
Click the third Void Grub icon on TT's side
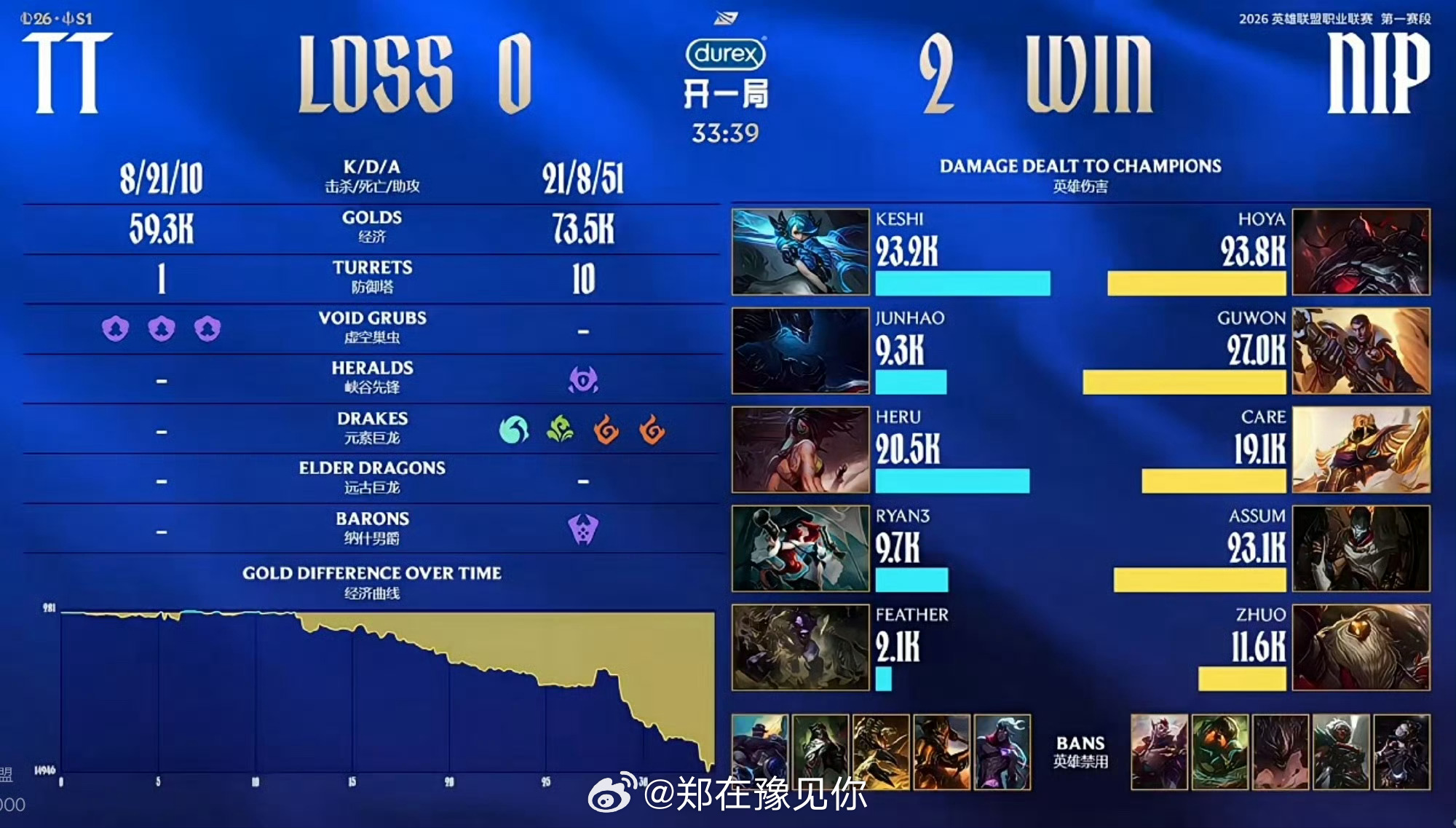point(206,330)
